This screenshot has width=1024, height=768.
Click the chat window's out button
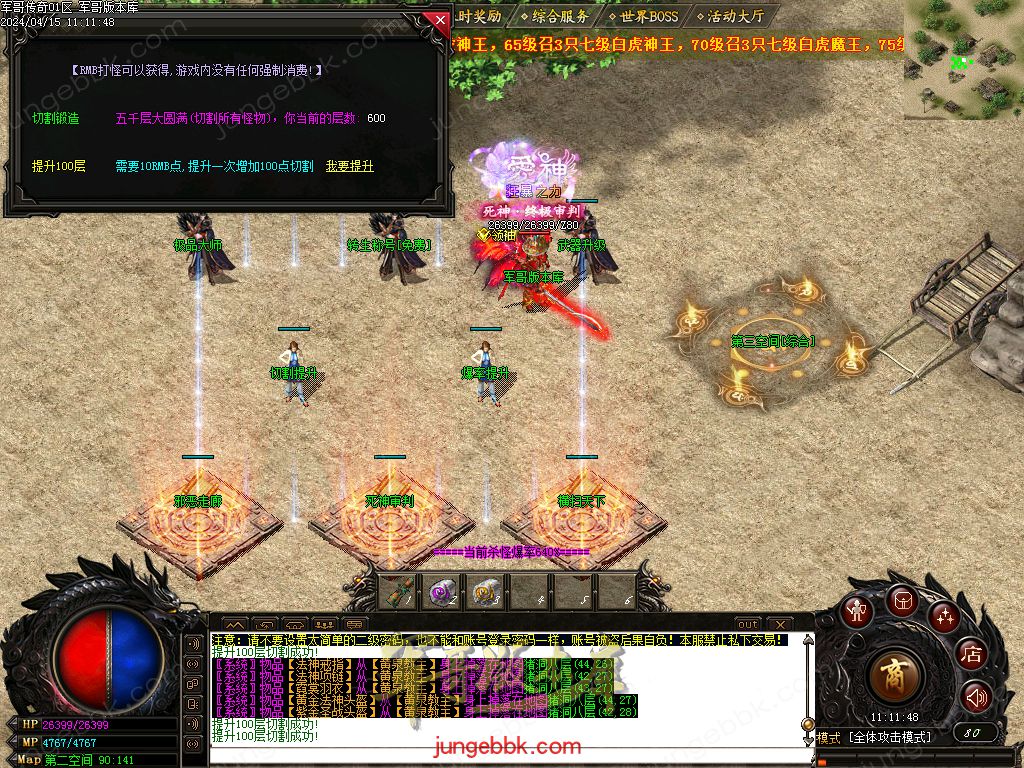point(748,624)
